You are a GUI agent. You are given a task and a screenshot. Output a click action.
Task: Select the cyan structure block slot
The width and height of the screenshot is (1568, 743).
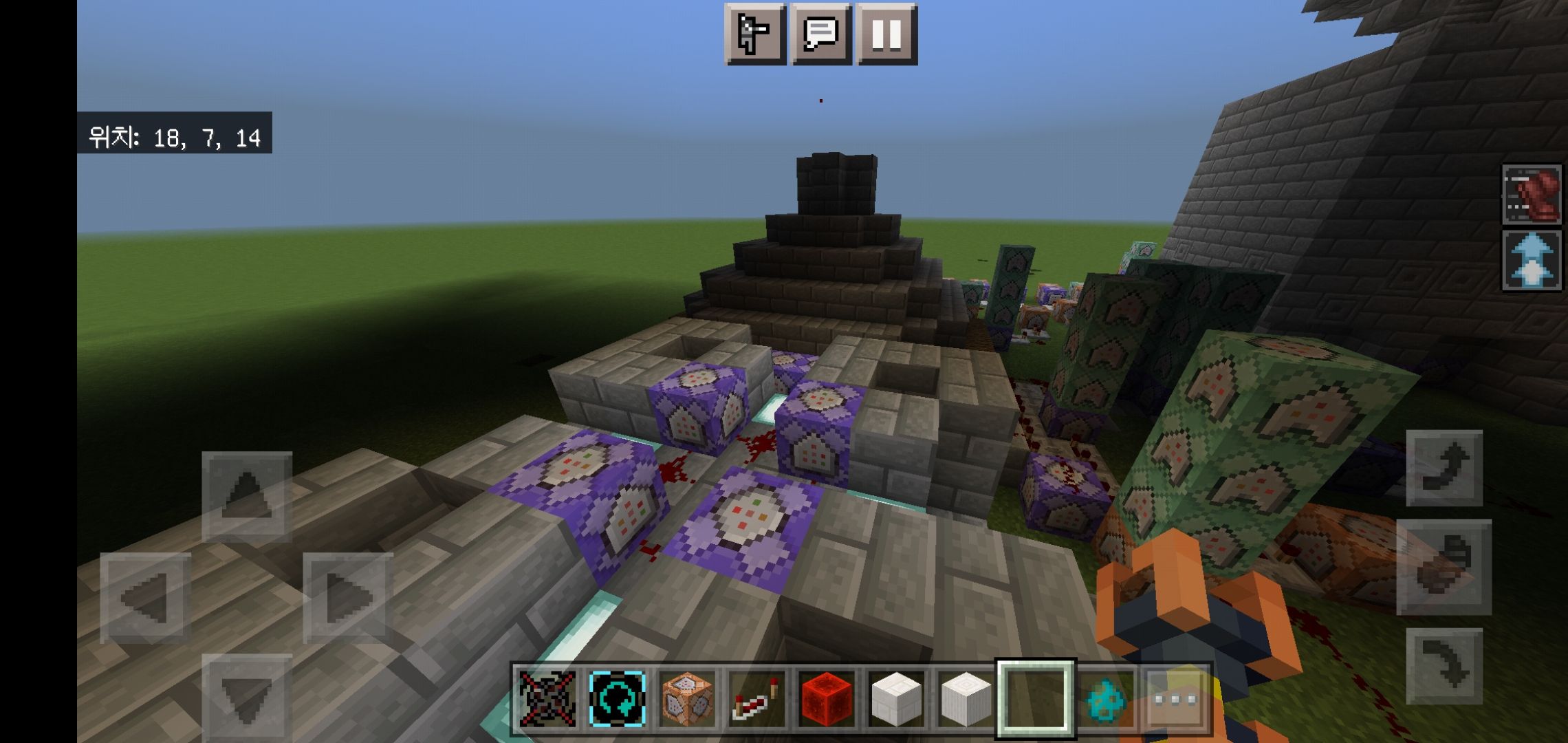(617, 699)
